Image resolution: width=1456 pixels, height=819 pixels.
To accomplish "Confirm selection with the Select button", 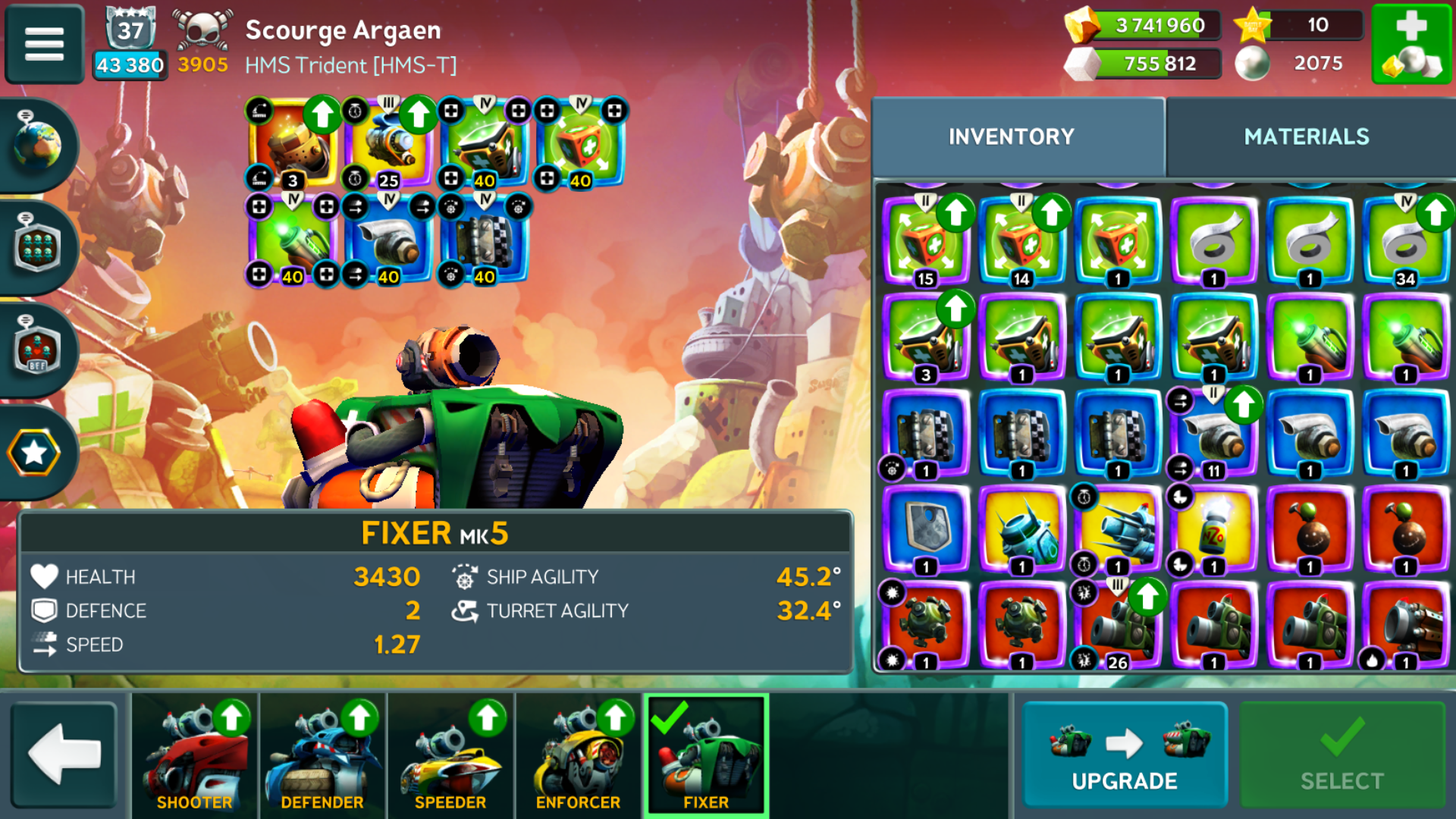I will tap(1341, 755).
